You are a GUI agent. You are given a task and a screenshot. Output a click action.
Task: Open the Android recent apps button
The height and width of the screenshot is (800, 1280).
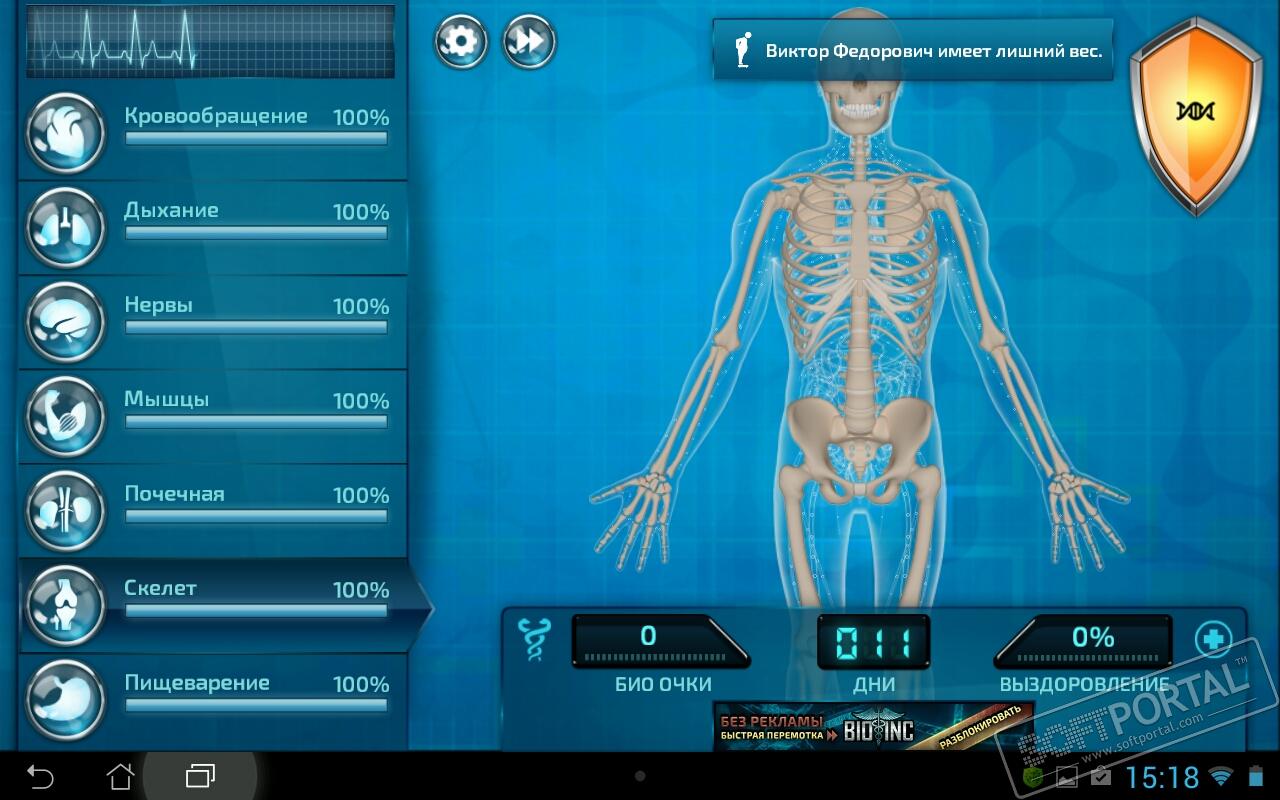point(200,776)
